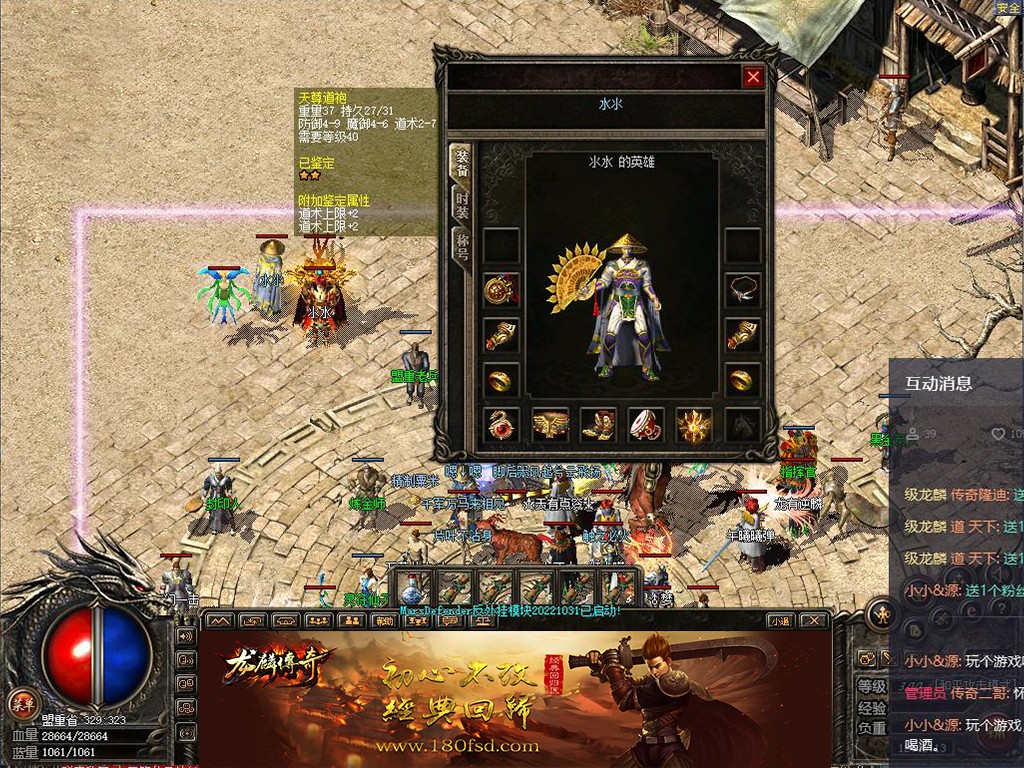This screenshot has width=1024, height=768.
Task: Open the 称号 title tab
Action: (462, 245)
